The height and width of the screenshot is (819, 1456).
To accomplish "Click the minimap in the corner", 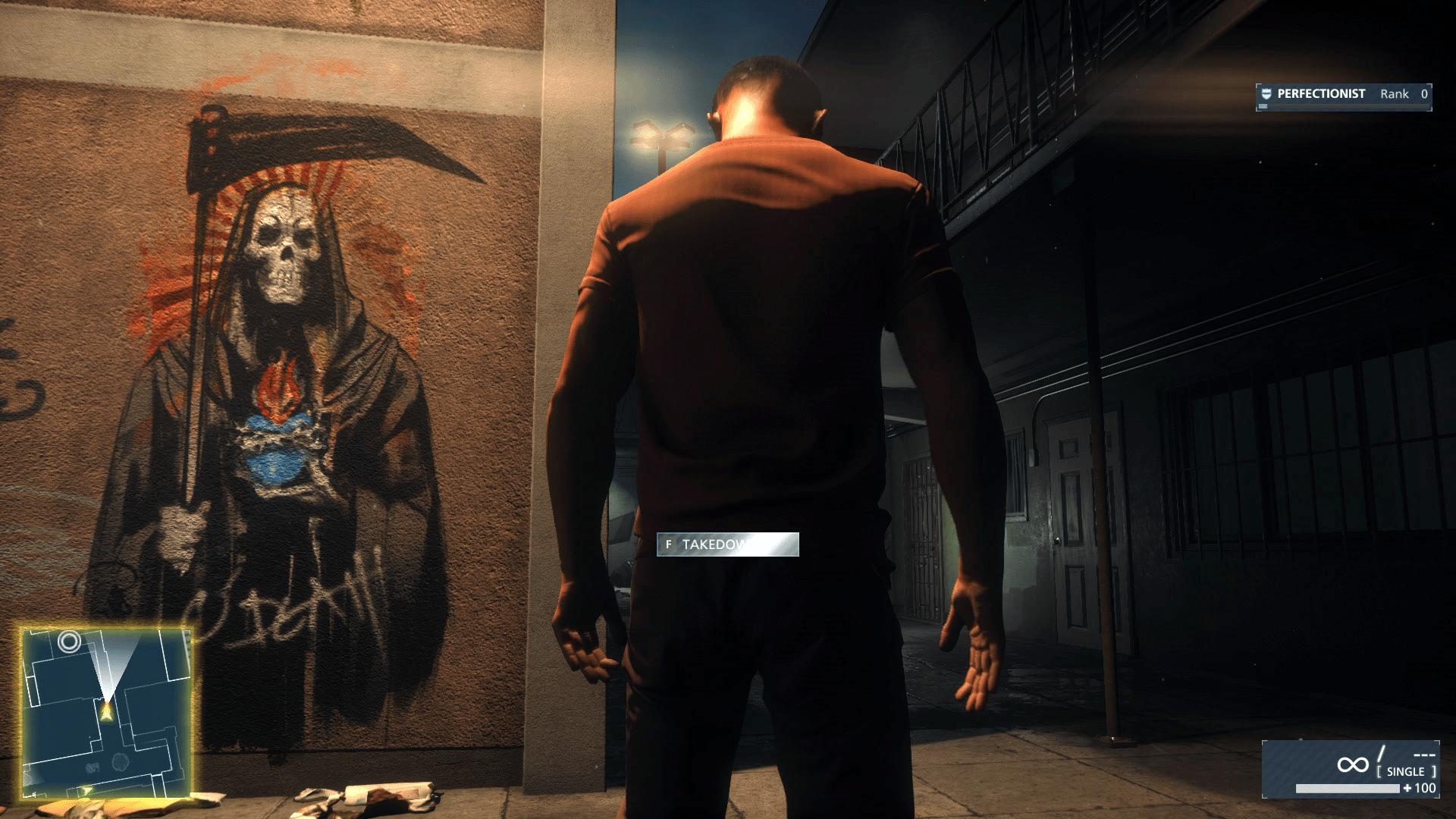I will click(x=106, y=713).
